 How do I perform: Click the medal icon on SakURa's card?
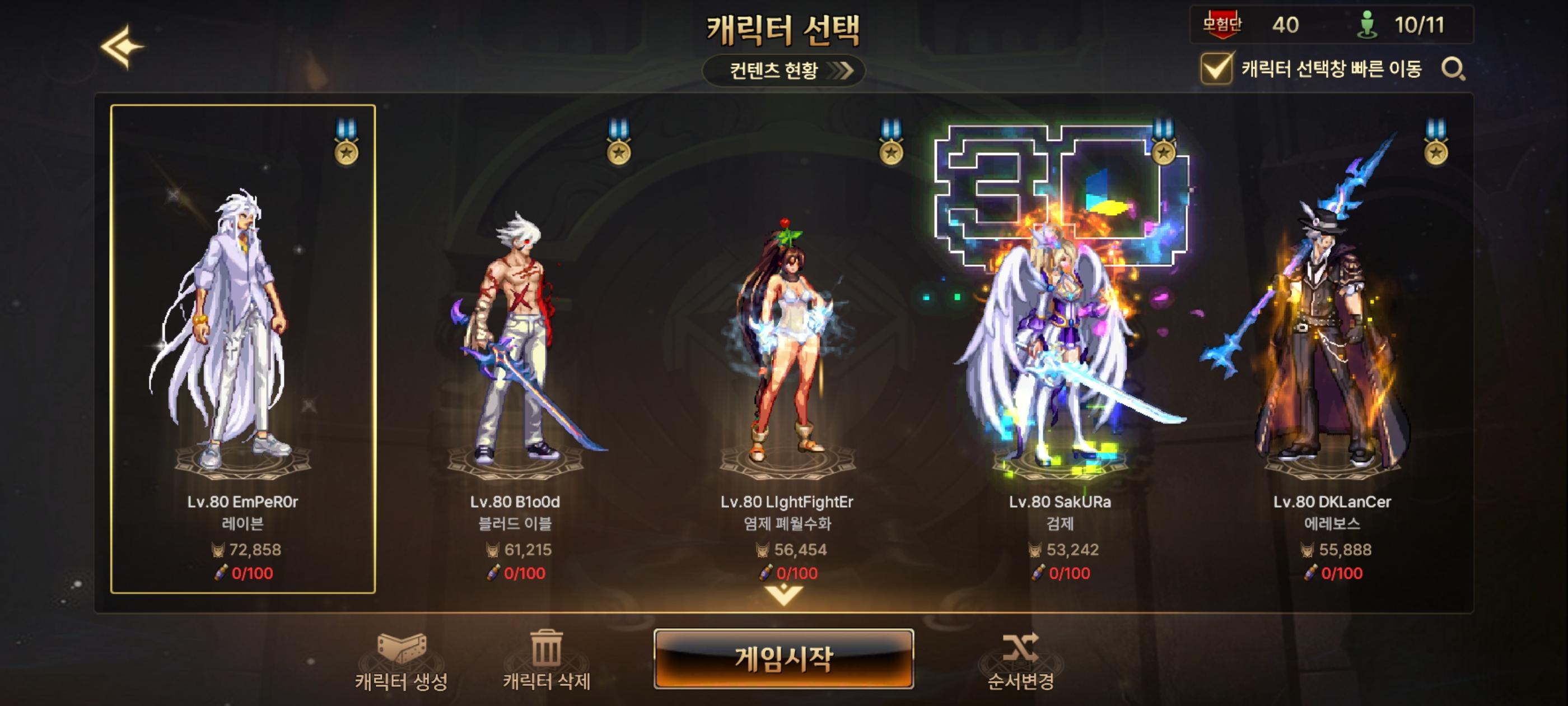1164,148
